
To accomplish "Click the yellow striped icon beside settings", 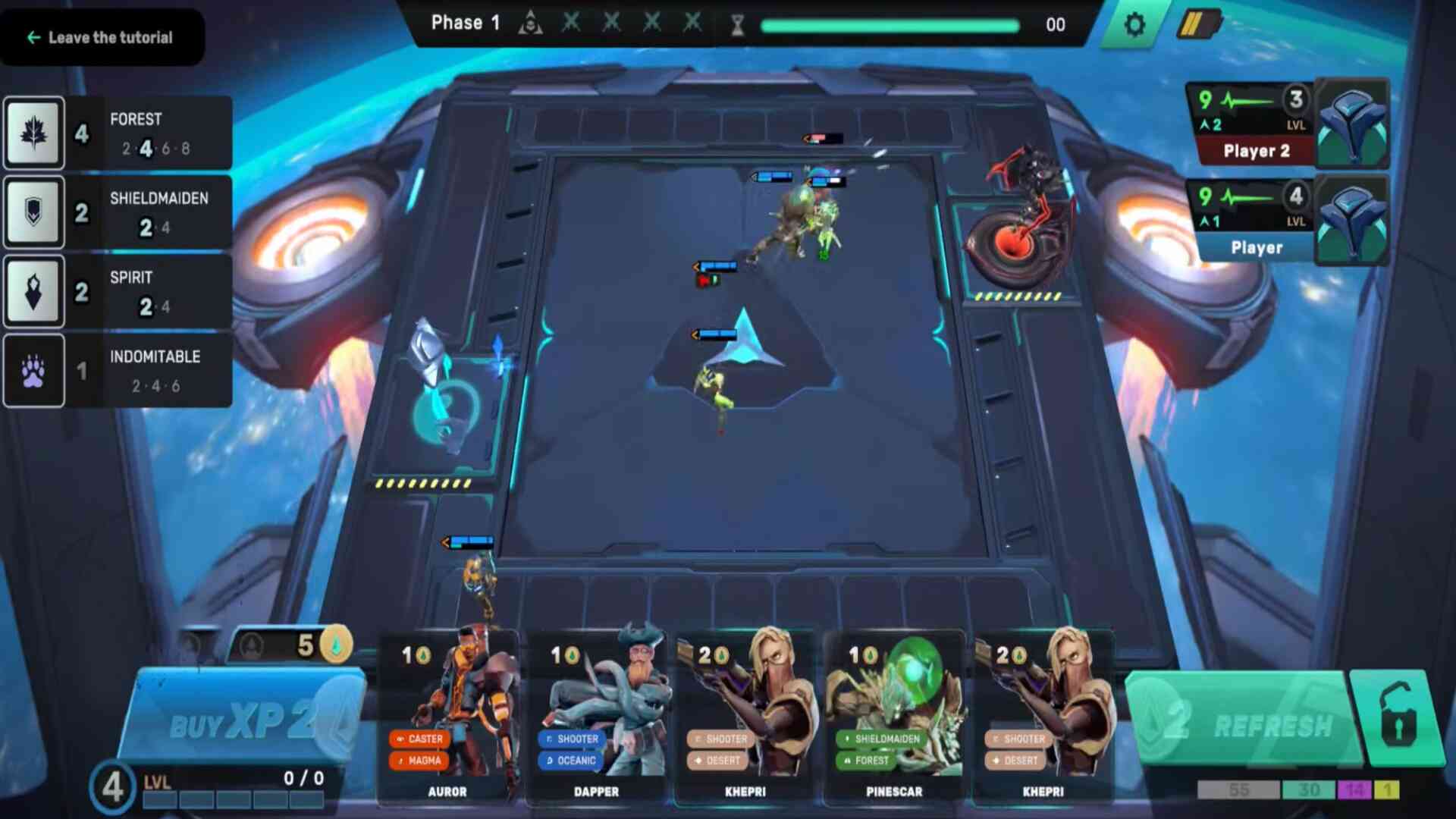I will 1197,25.
